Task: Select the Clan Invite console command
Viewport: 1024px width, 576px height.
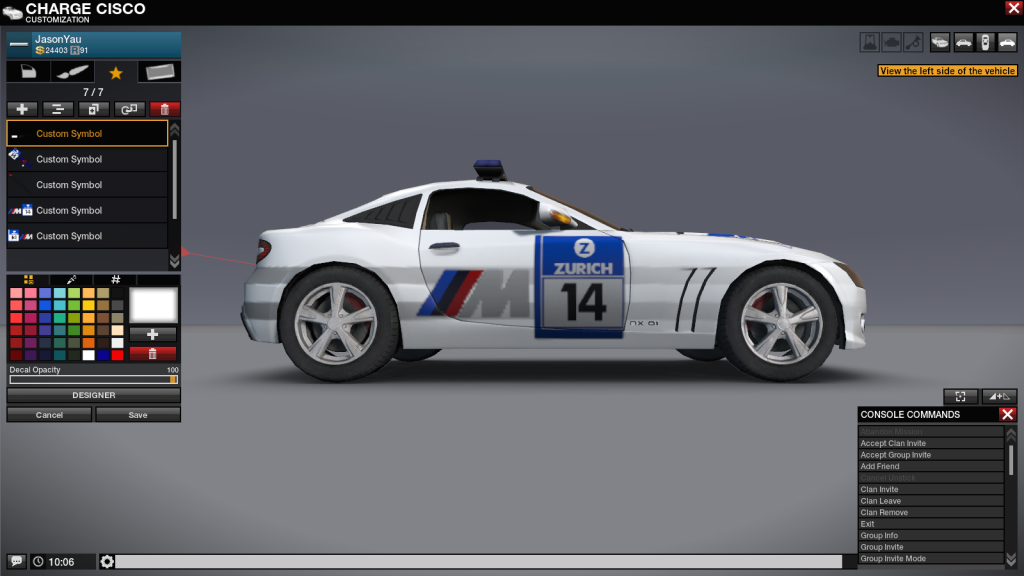Action: (930, 490)
